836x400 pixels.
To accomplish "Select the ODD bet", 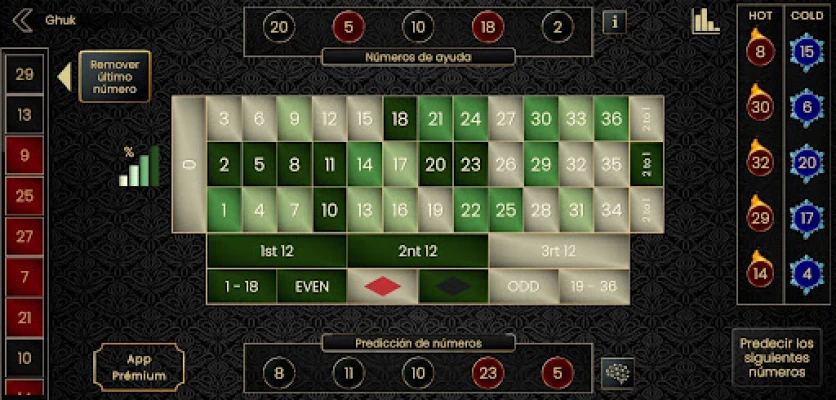I will tap(523, 286).
